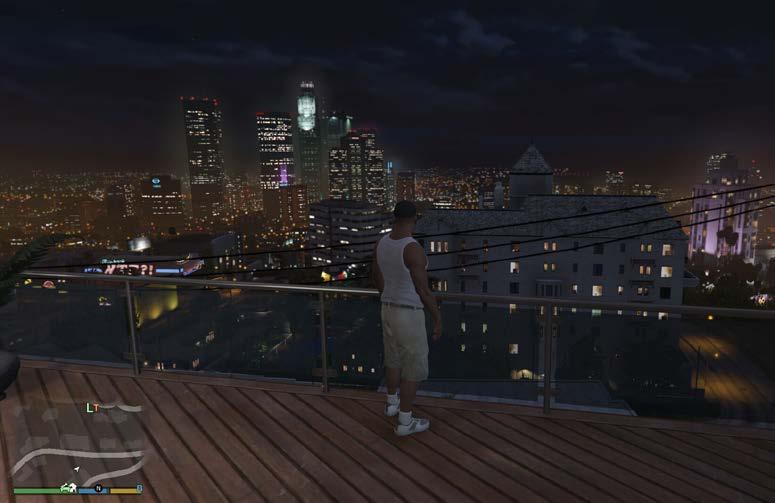The image size is (775, 503).
Task: Open the minimap in the corner
Action: coord(77,447)
